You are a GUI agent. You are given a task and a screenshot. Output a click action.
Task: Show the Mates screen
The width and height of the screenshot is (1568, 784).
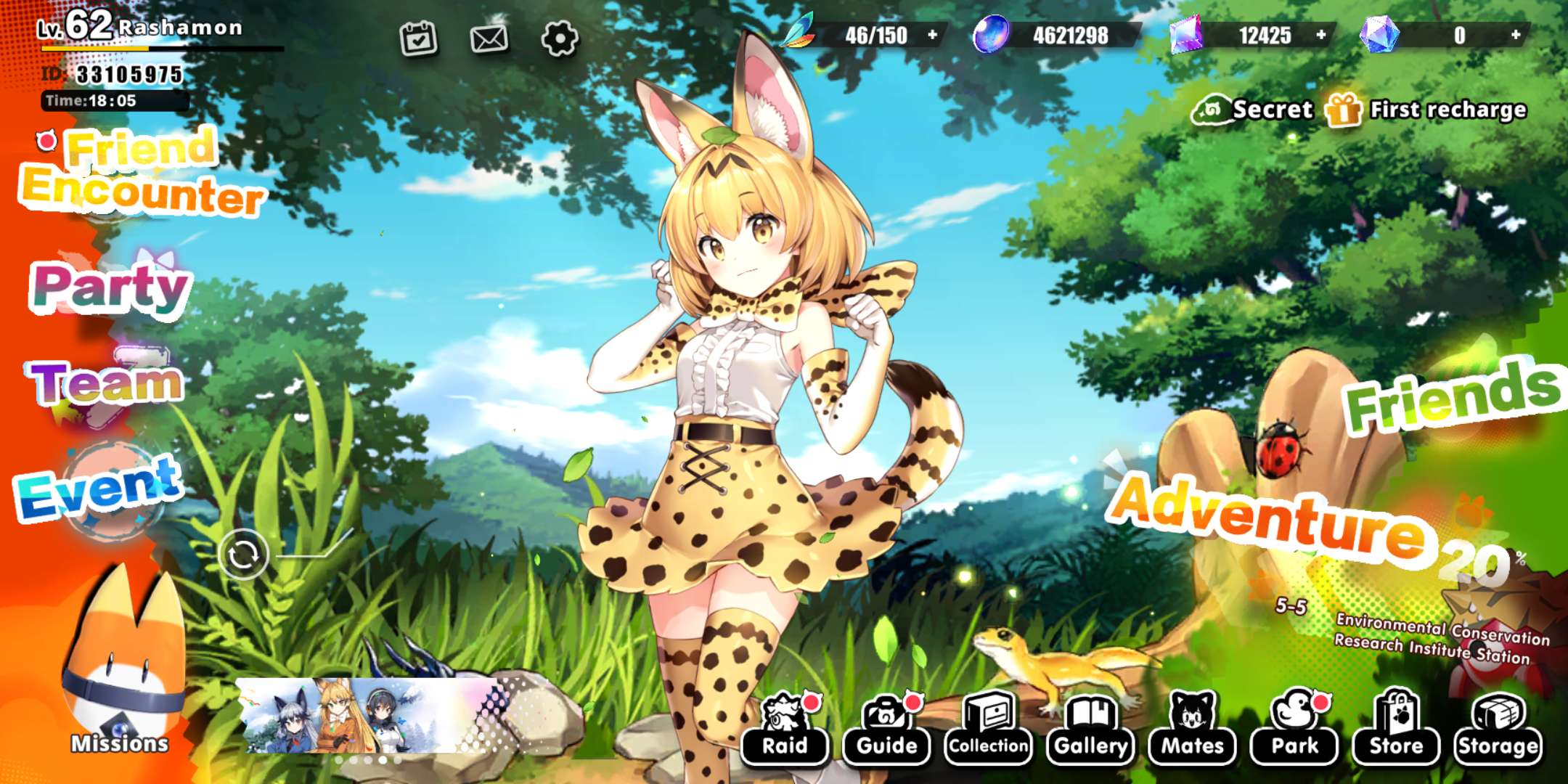pyautogui.click(x=1192, y=728)
